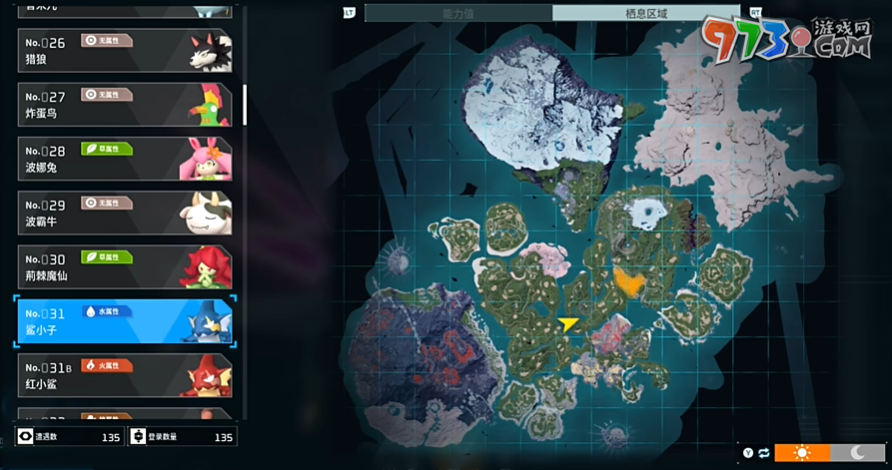Show daytime habitat with the sun toggle

pos(802,452)
